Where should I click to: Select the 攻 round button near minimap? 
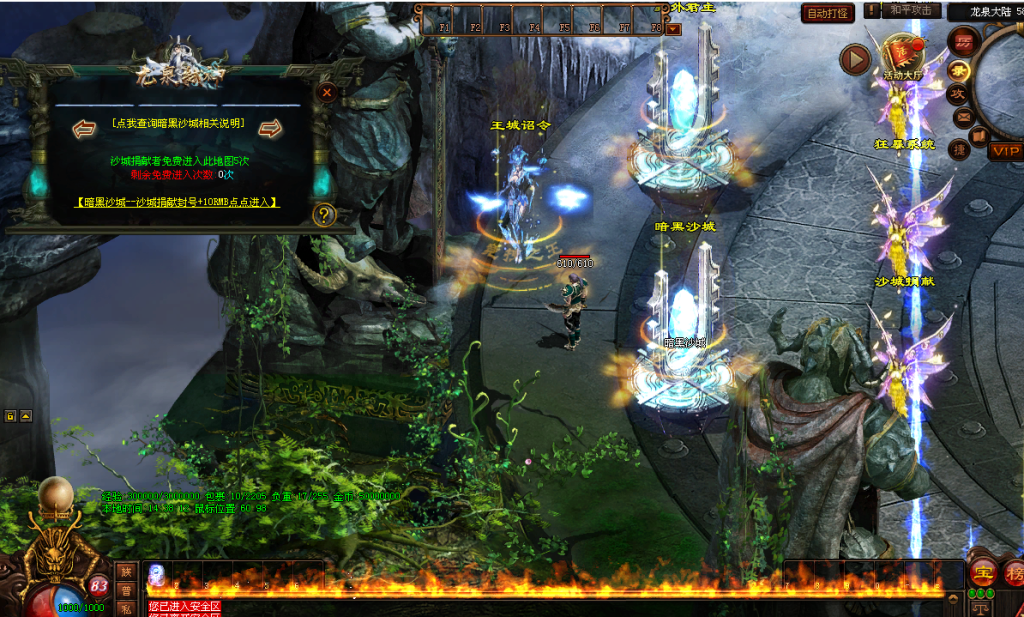point(956,93)
